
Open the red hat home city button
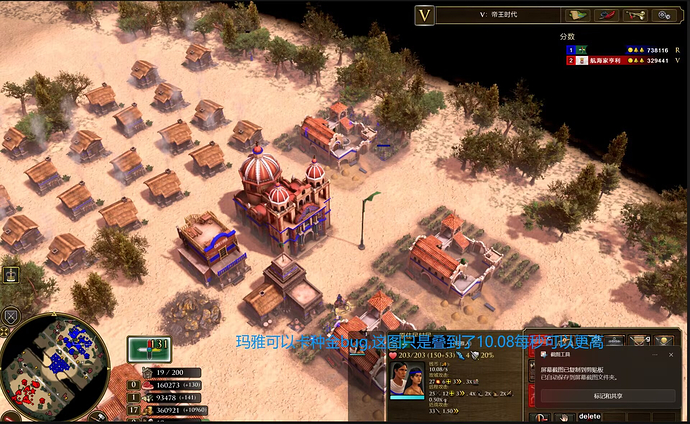click(x=605, y=15)
